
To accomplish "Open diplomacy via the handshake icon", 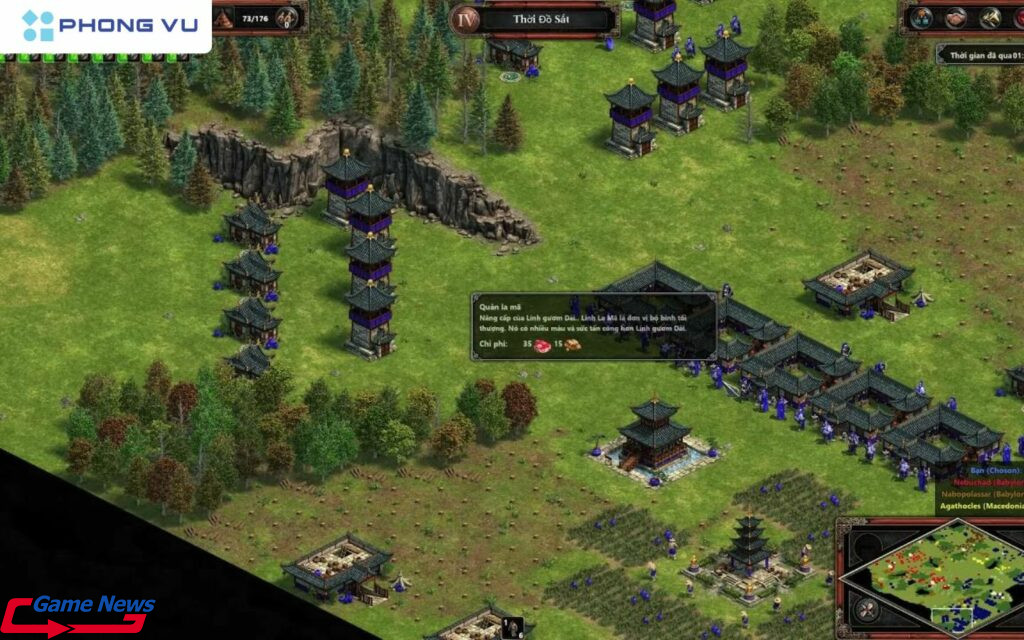I will coord(955,17).
